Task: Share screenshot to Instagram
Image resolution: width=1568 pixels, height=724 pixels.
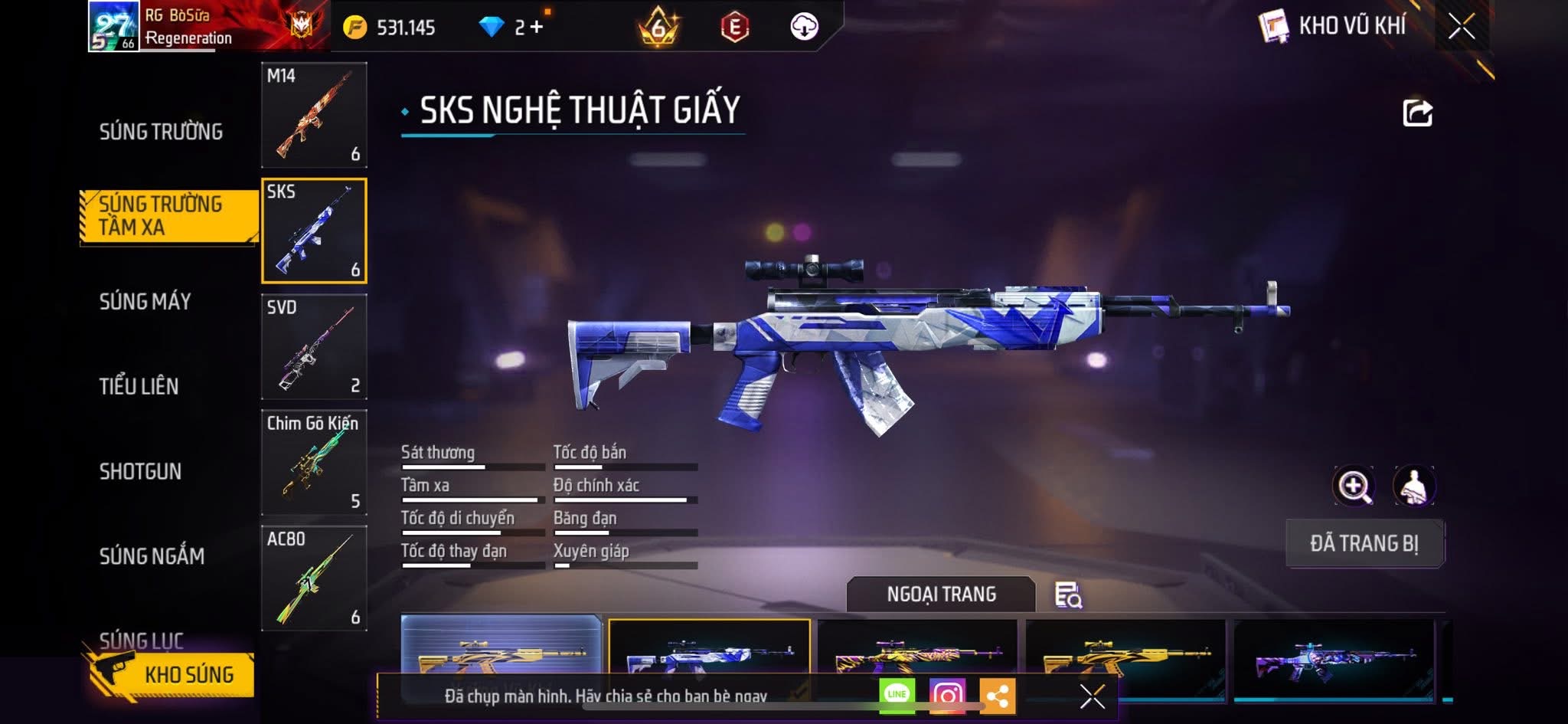Action: (x=947, y=695)
